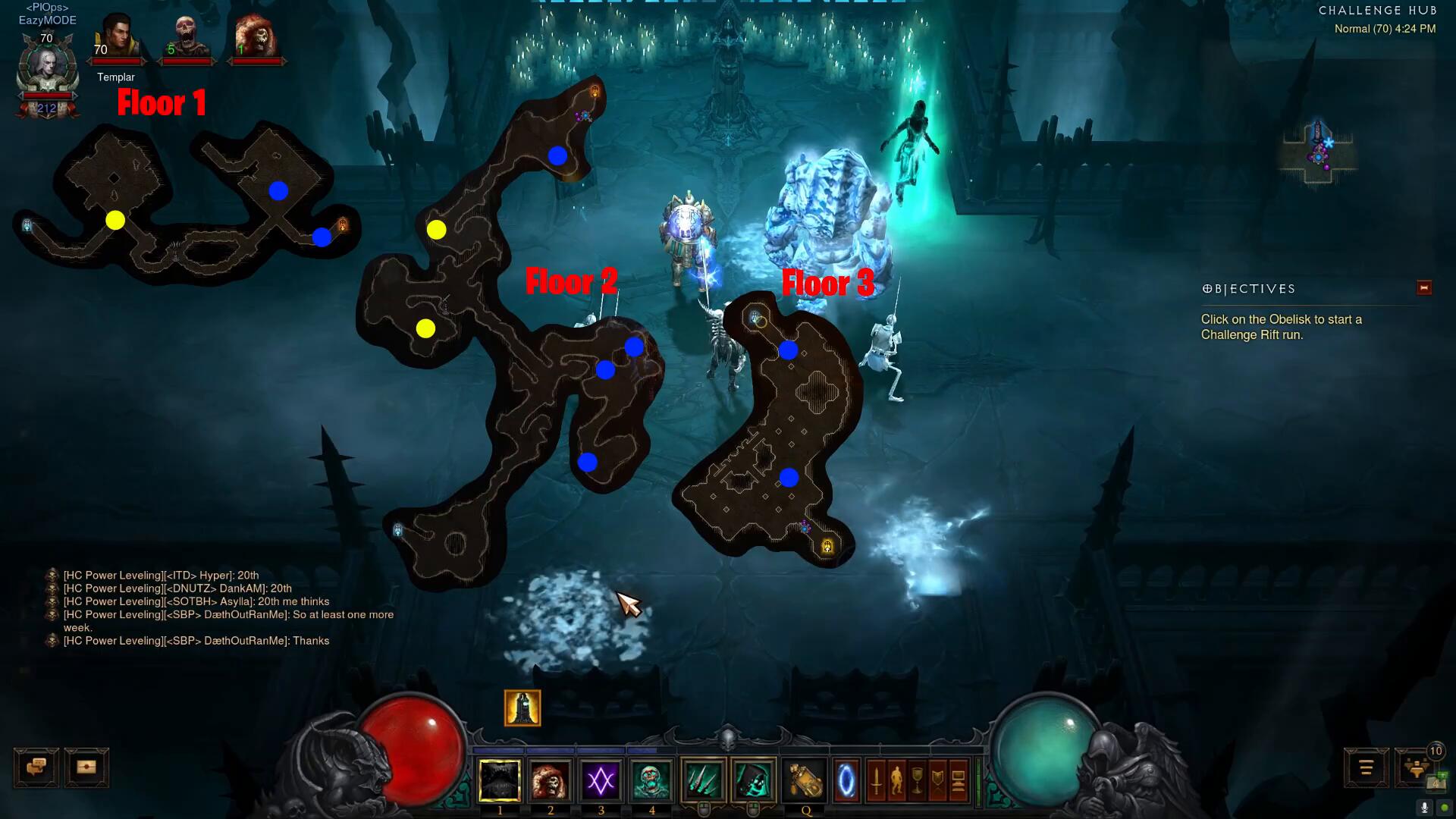This screenshot has height=819, width=1456.
Task: Click the minimap in the corner
Action: click(x=1319, y=152)
